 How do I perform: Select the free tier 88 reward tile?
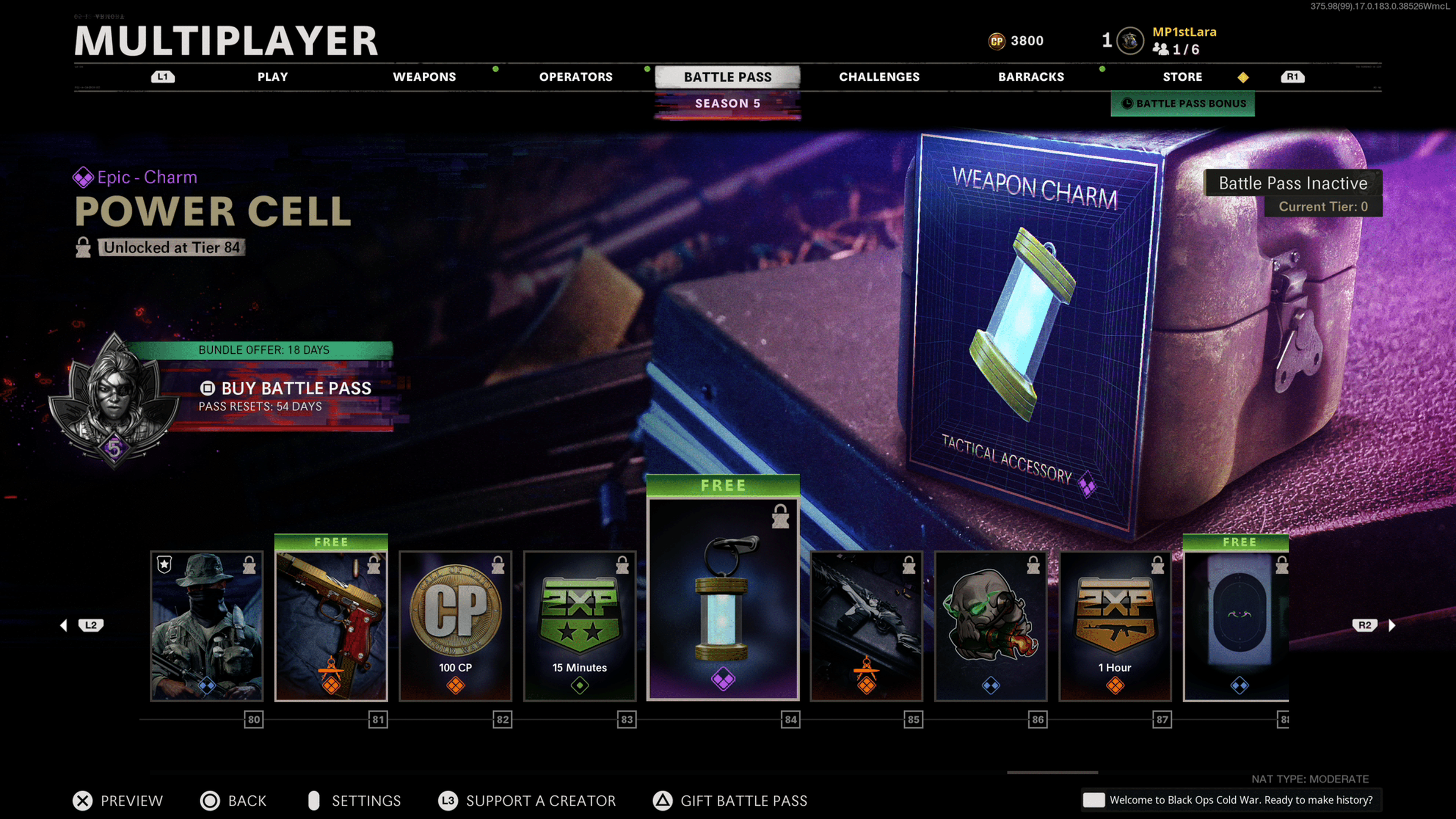(1236, 626)
